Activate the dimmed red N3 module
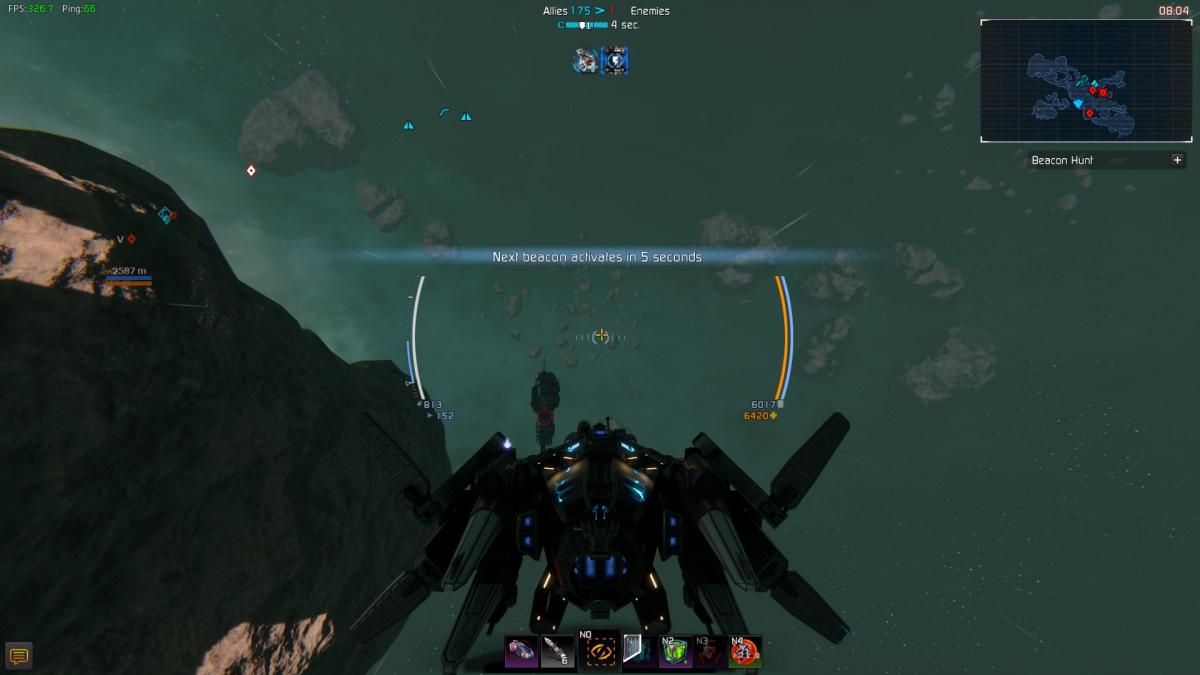The image size is (1200, 675). click(709, 652)
